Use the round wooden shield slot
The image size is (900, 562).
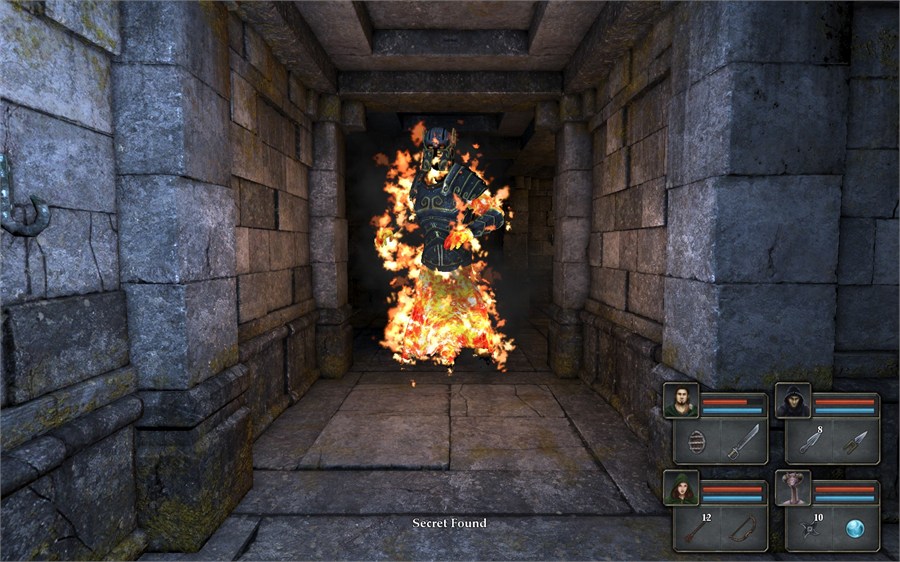(x=697, y=441)
